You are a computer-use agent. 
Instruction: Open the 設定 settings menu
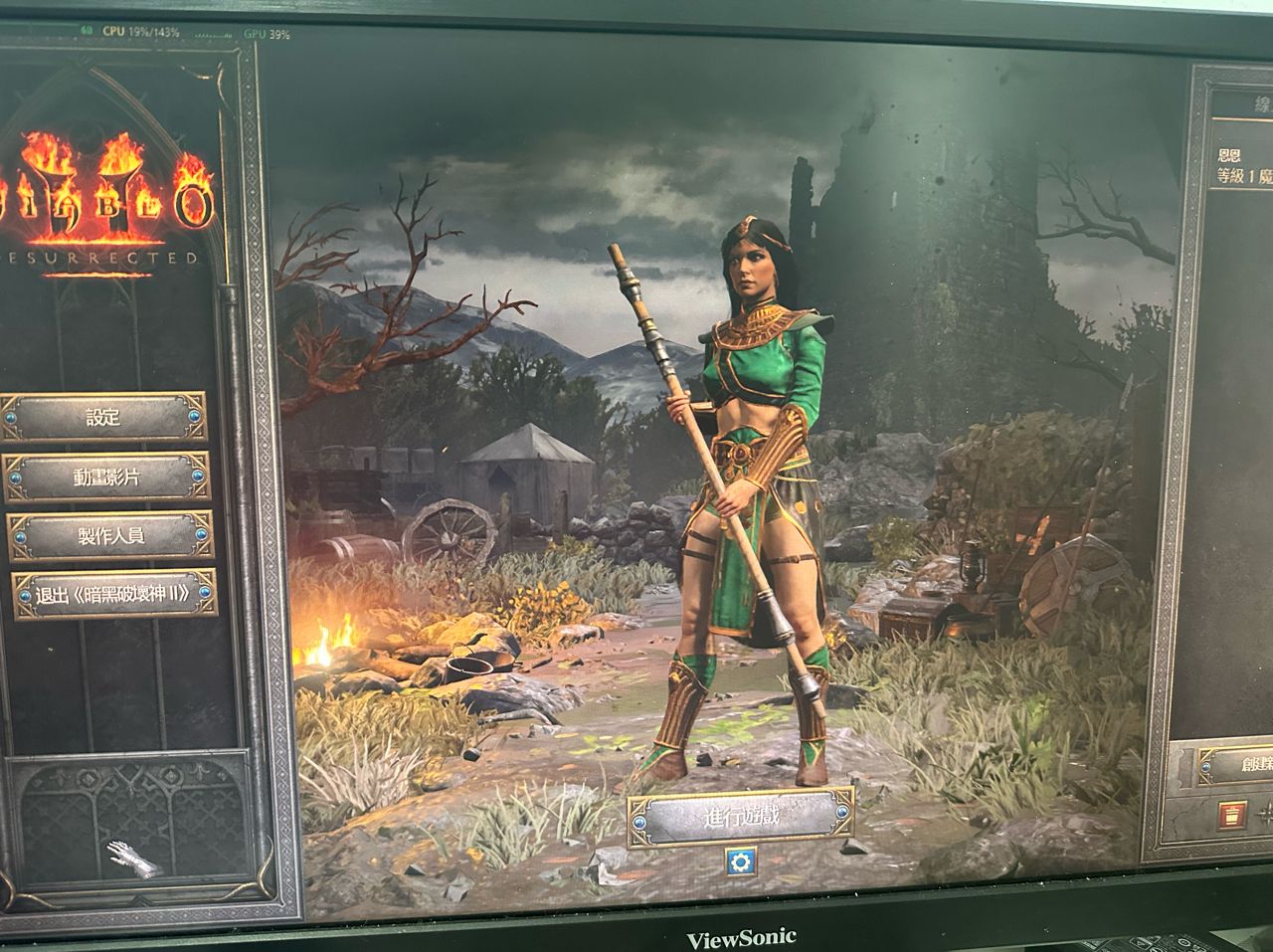[x=103, y=417]
